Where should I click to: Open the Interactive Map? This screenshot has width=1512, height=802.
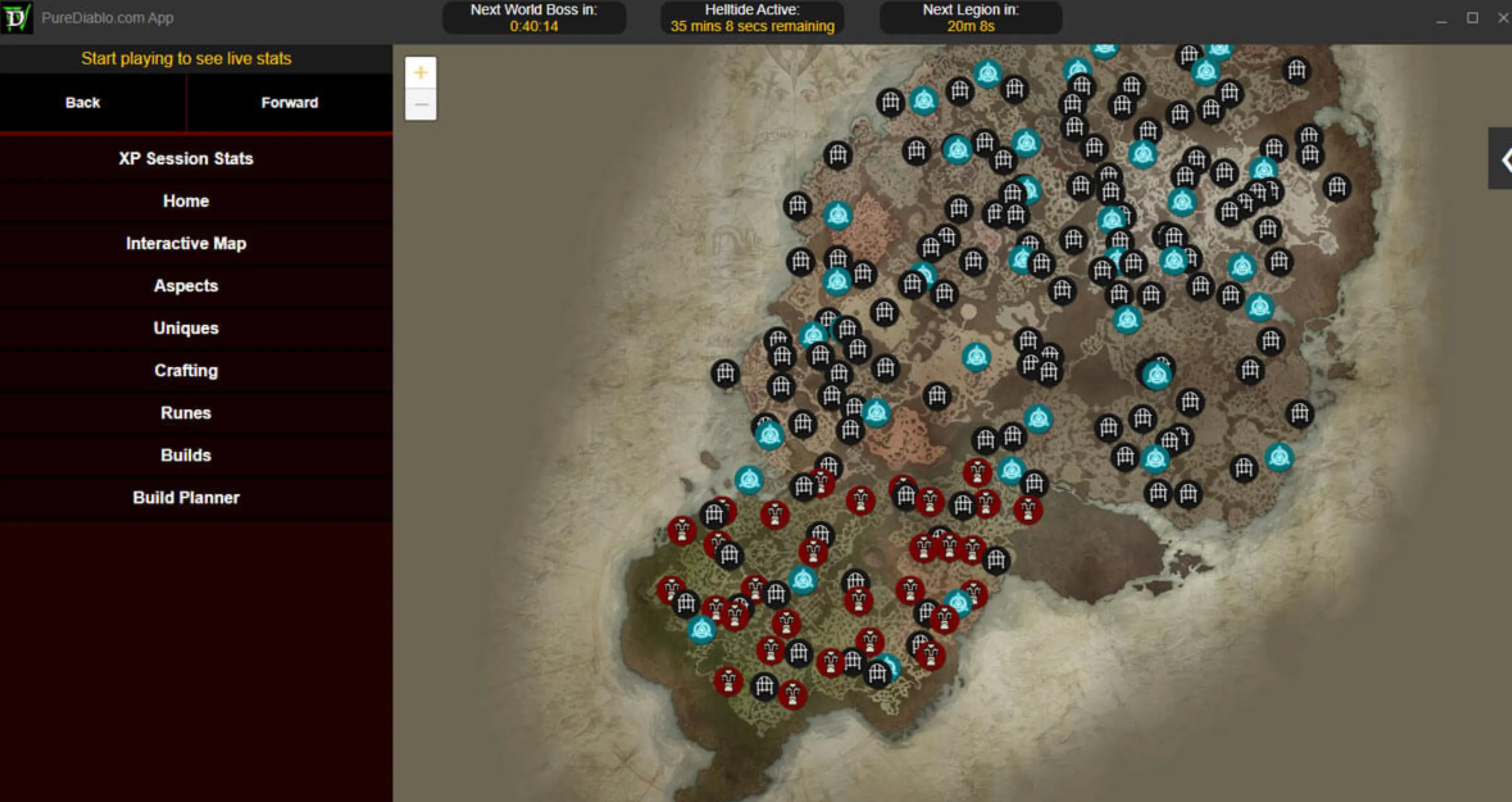[x=186, y=243]
